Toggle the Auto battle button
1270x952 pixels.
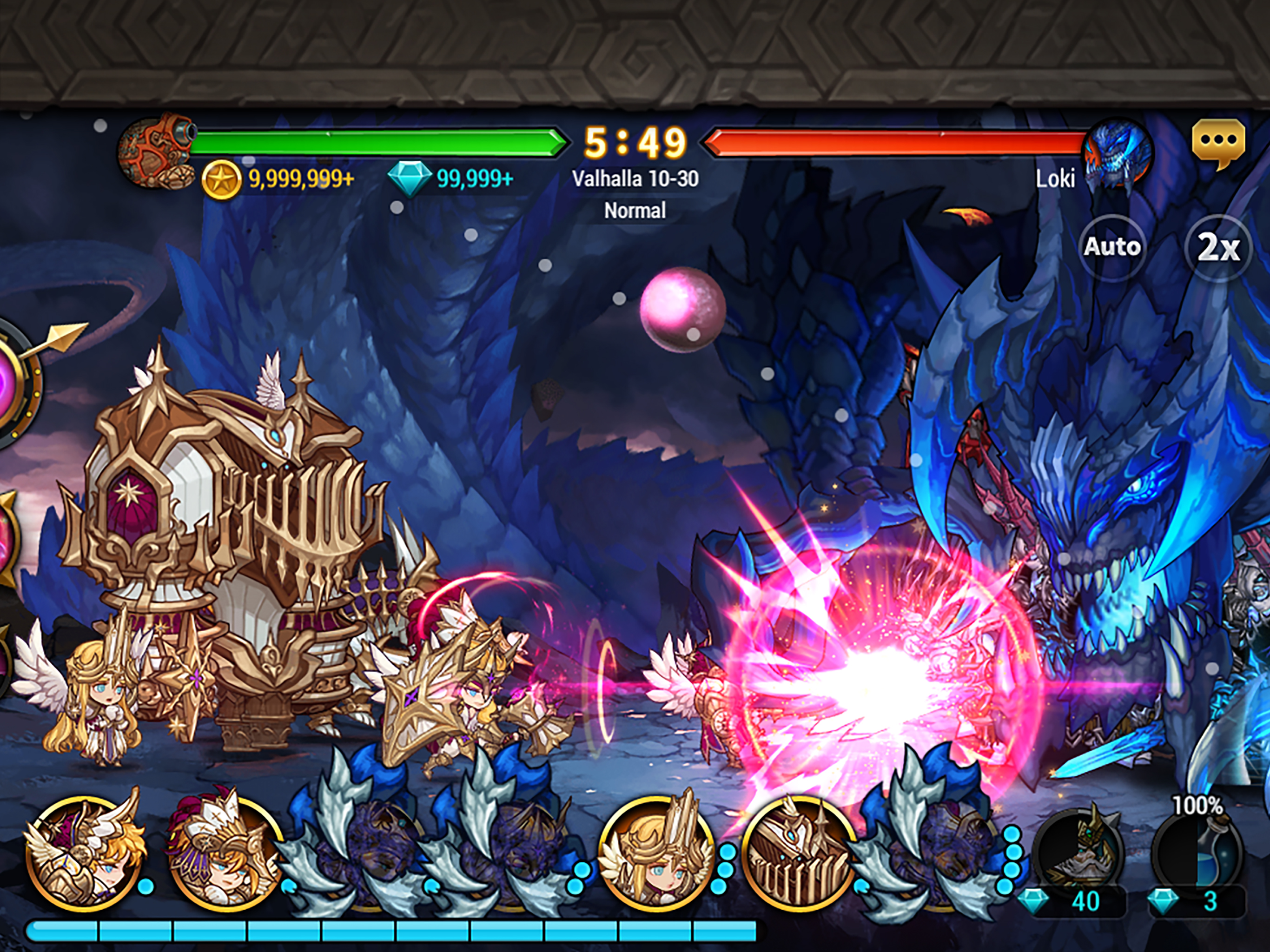click(1111, 247)
